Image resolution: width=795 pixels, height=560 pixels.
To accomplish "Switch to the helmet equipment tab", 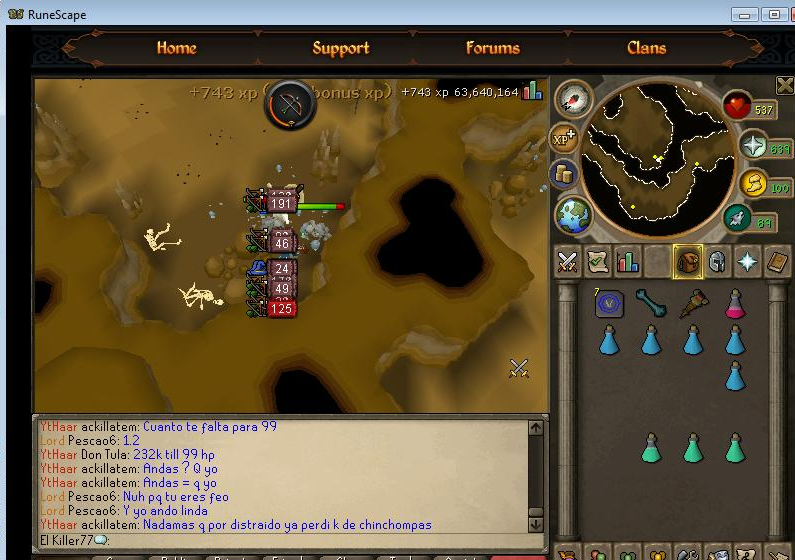I will [x=717, y=261].
